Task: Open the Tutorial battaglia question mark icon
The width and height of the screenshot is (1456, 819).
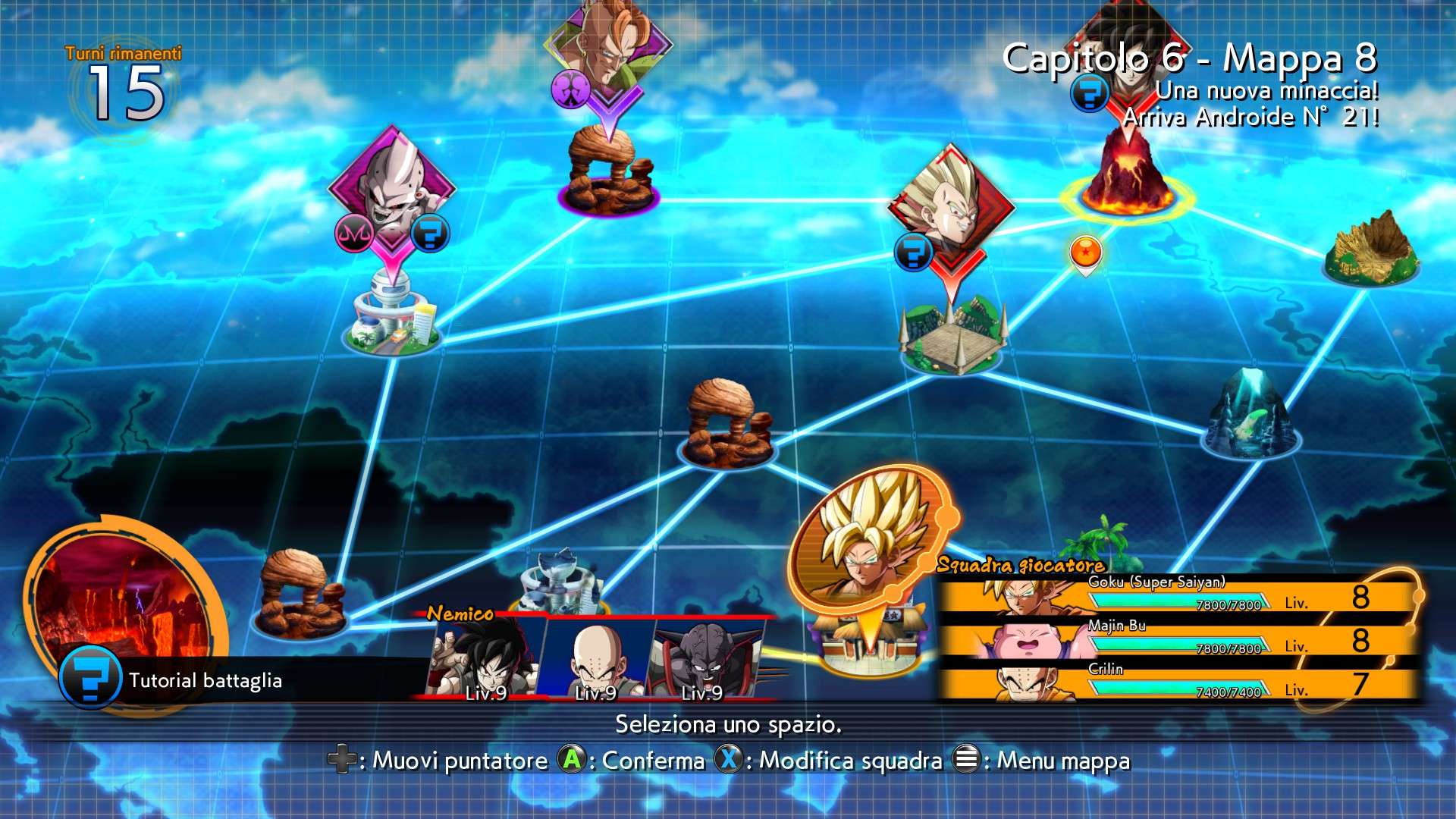Action: pyautogui.click(x=90, y=677)
